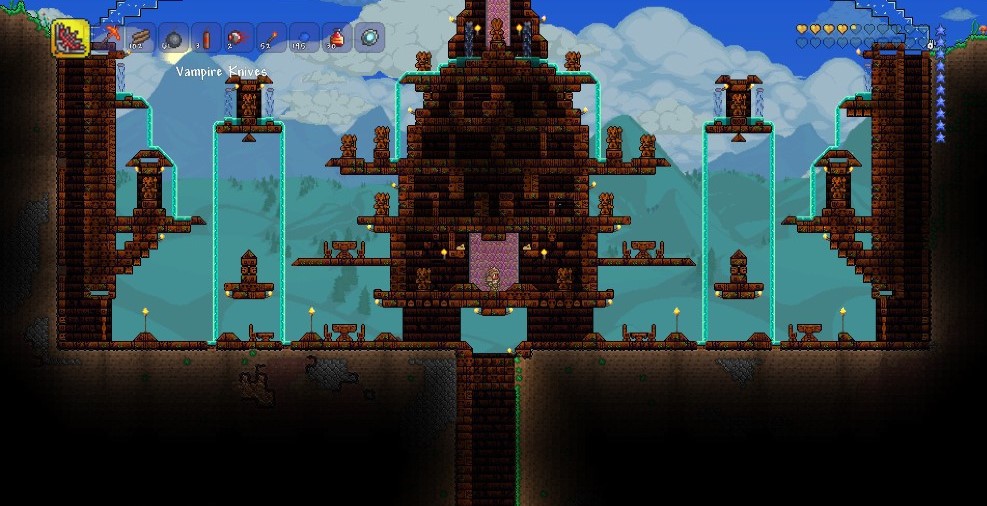Select the red healing potion slot
This screenshot has height=506, width=987.
coord(337,39)
